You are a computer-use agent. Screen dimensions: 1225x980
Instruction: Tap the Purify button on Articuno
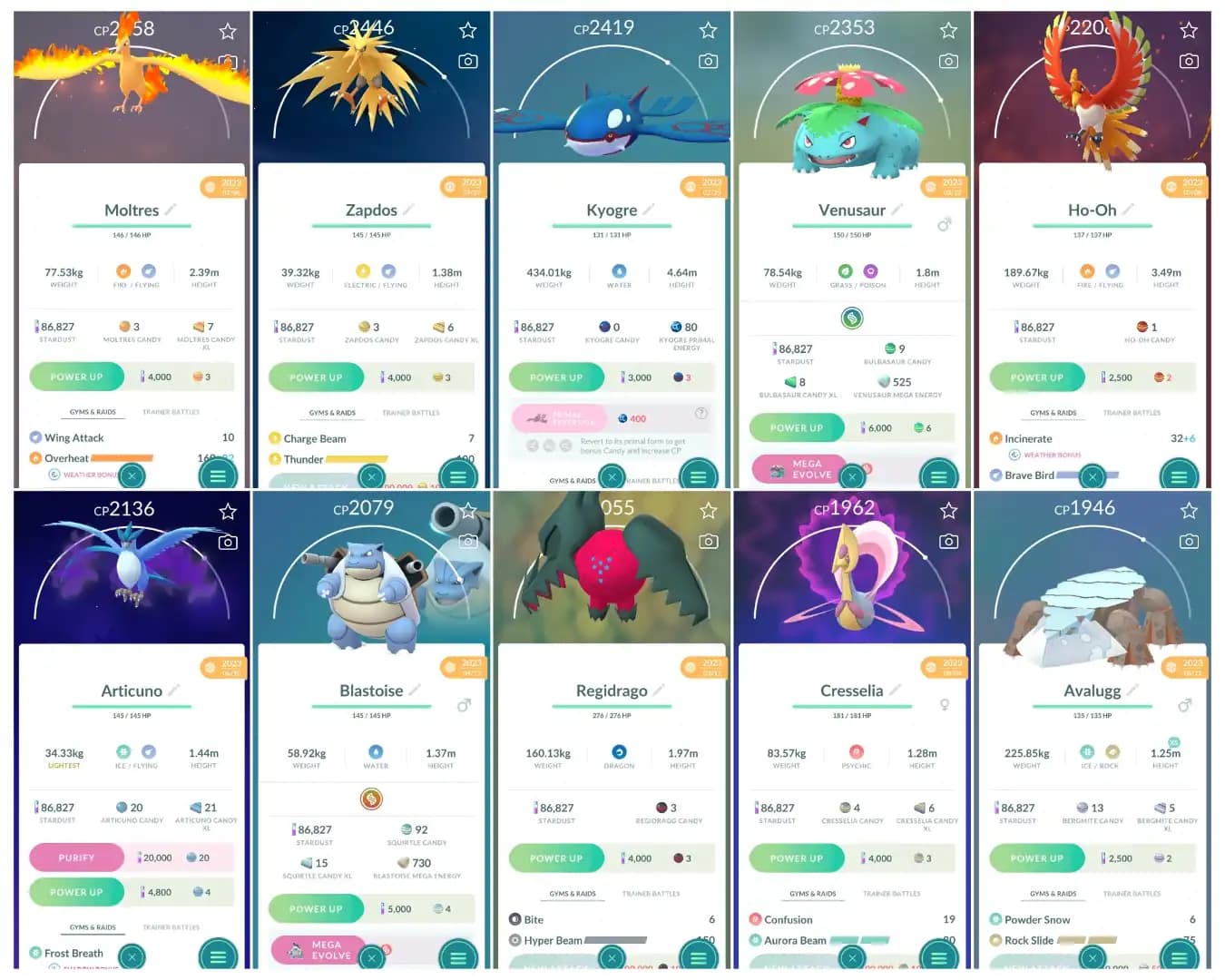76,857
